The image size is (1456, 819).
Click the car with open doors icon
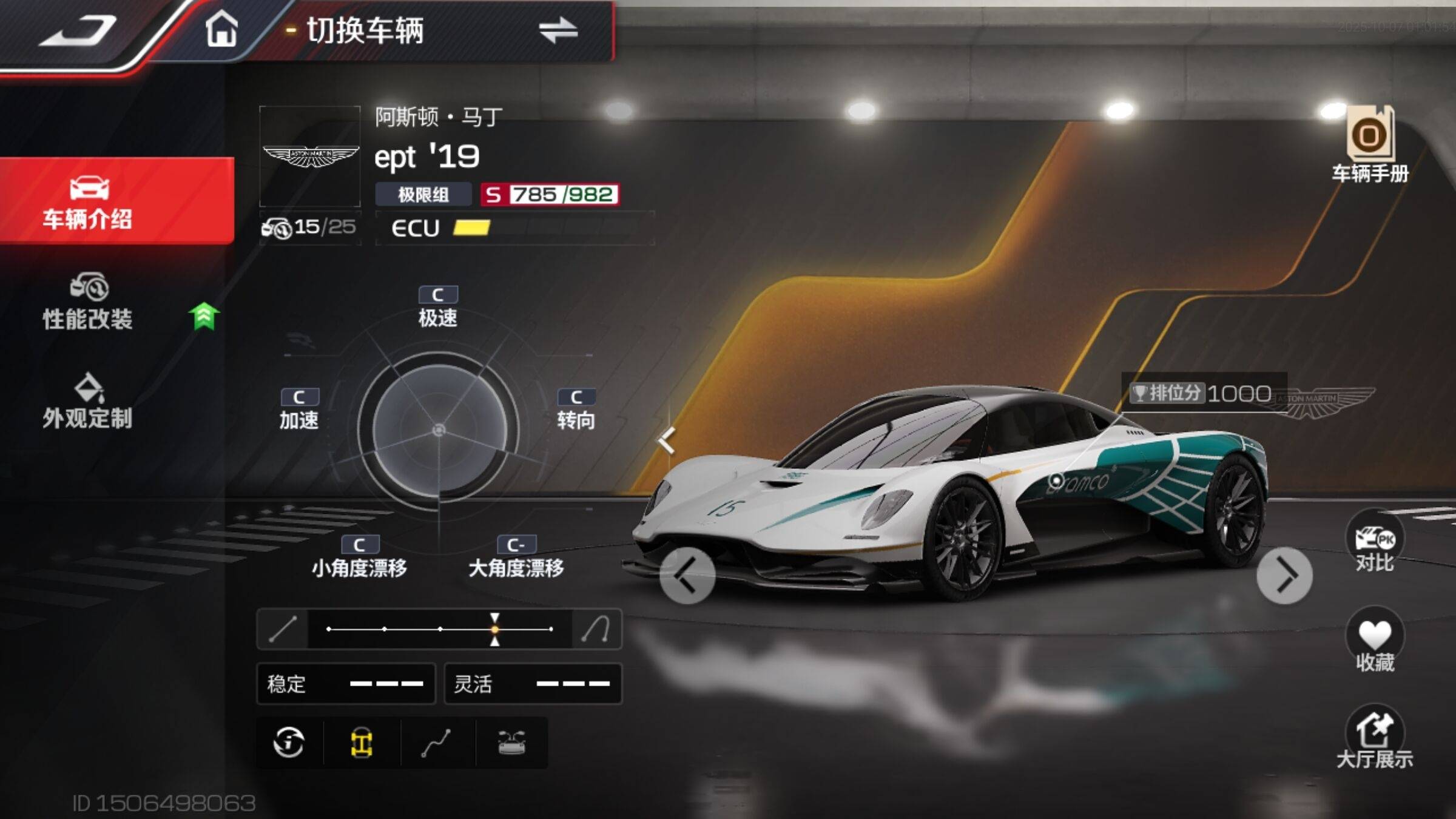coord(511,743)
